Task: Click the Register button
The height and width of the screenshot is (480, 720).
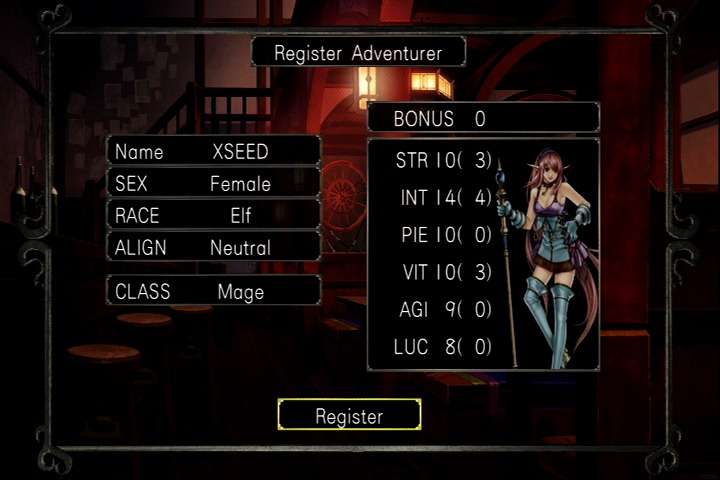Action: coord(349,415)
